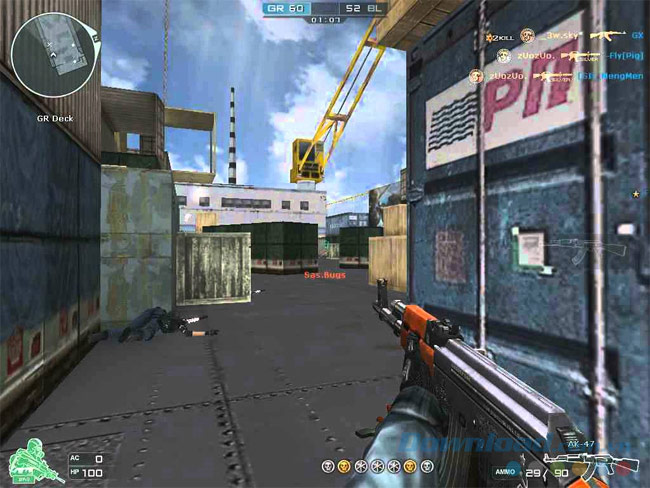The width and height of the screenshot is (650, 488).
Task: Select the green soldier status icon
Action: [x=30, y=460]
